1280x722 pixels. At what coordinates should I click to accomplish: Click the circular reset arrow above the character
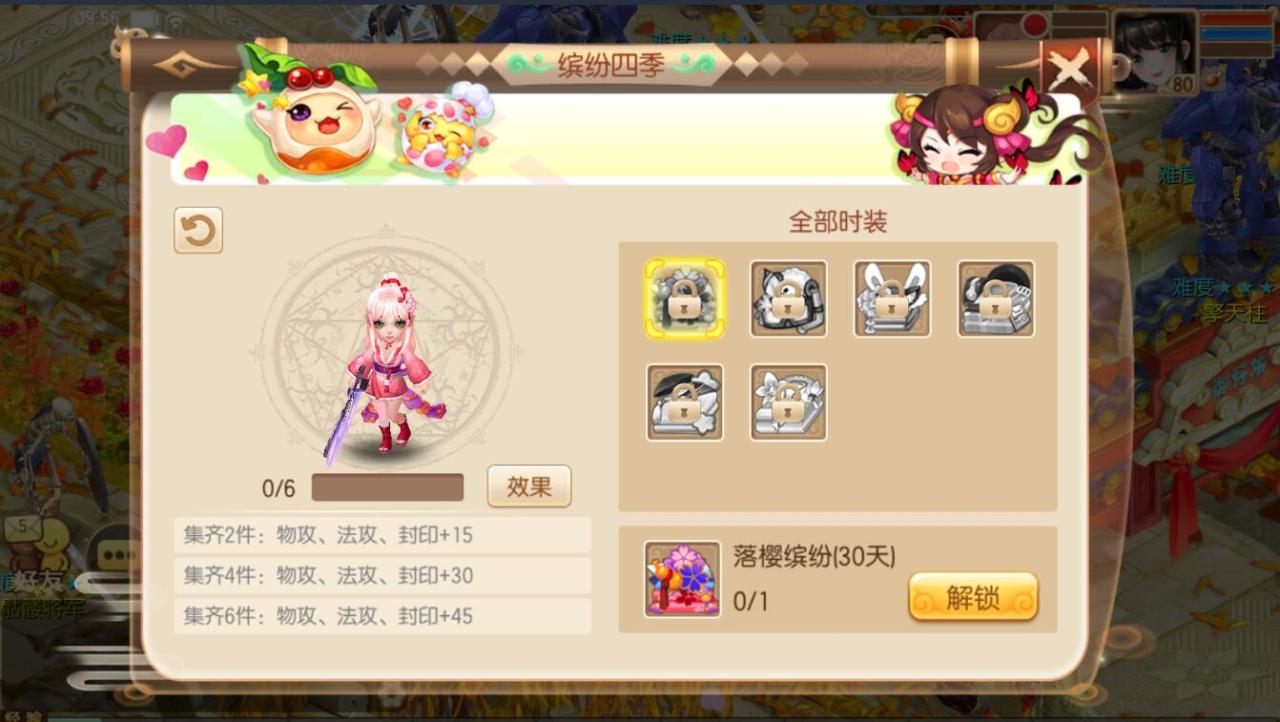click(197, 230)
